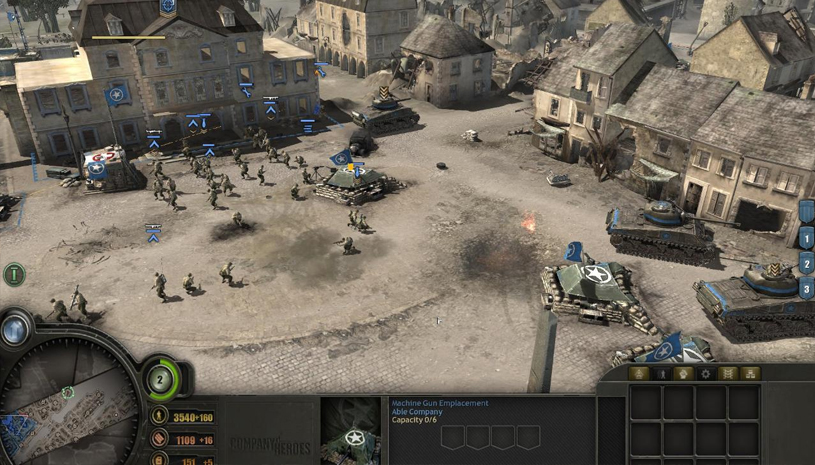Viewport: 815px width, 465px height.
Task: Click the blue orb button above the minimap
Action: (17, 328)
